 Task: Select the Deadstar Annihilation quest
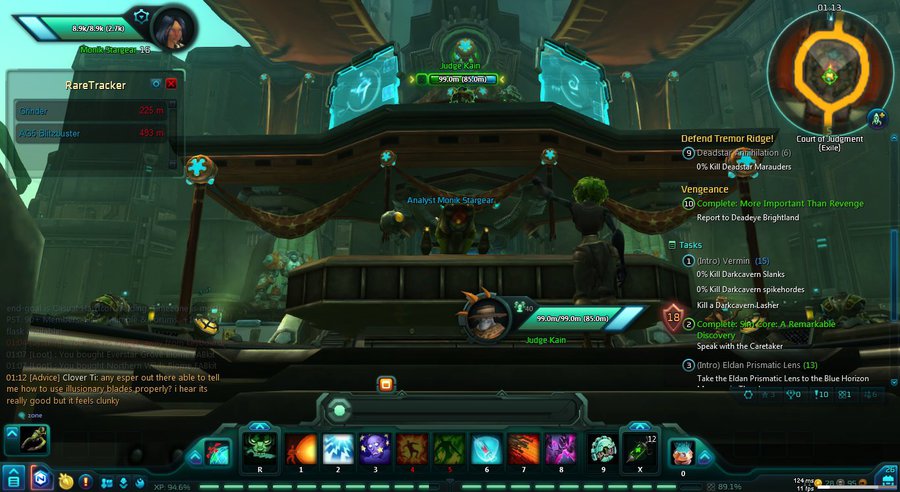point(742,152)
